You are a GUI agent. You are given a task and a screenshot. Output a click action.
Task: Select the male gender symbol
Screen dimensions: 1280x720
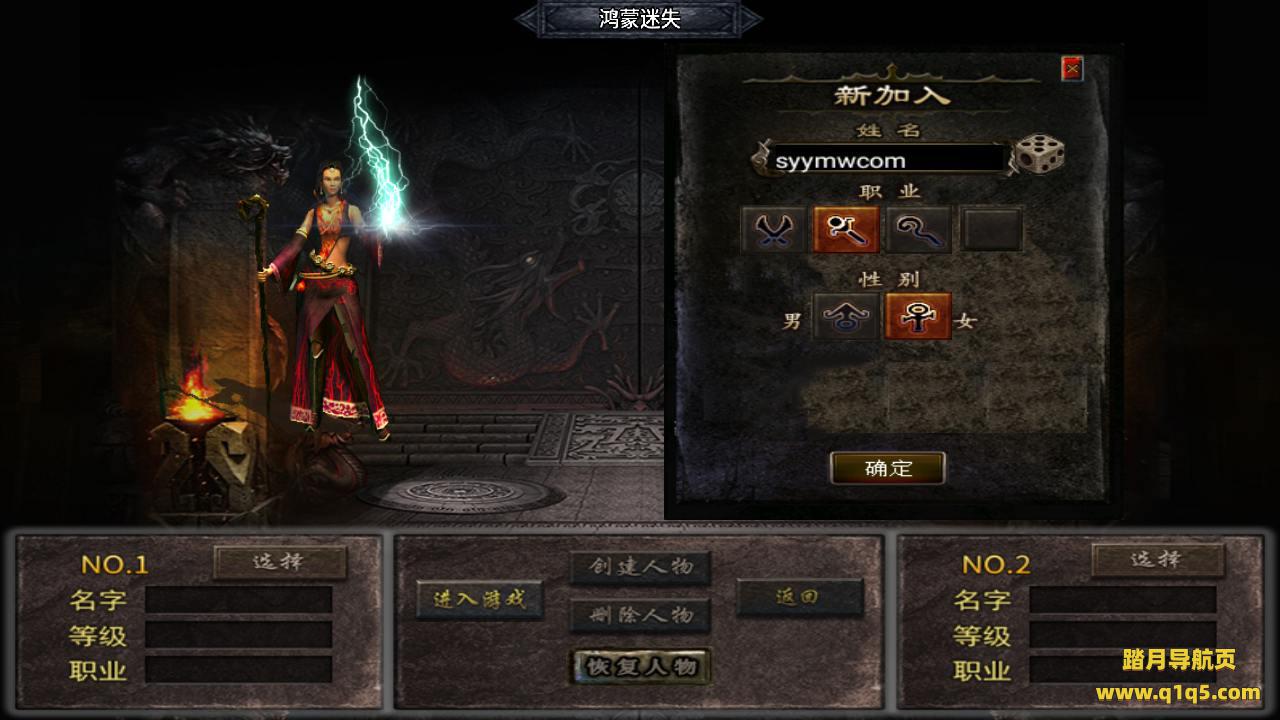846,318
